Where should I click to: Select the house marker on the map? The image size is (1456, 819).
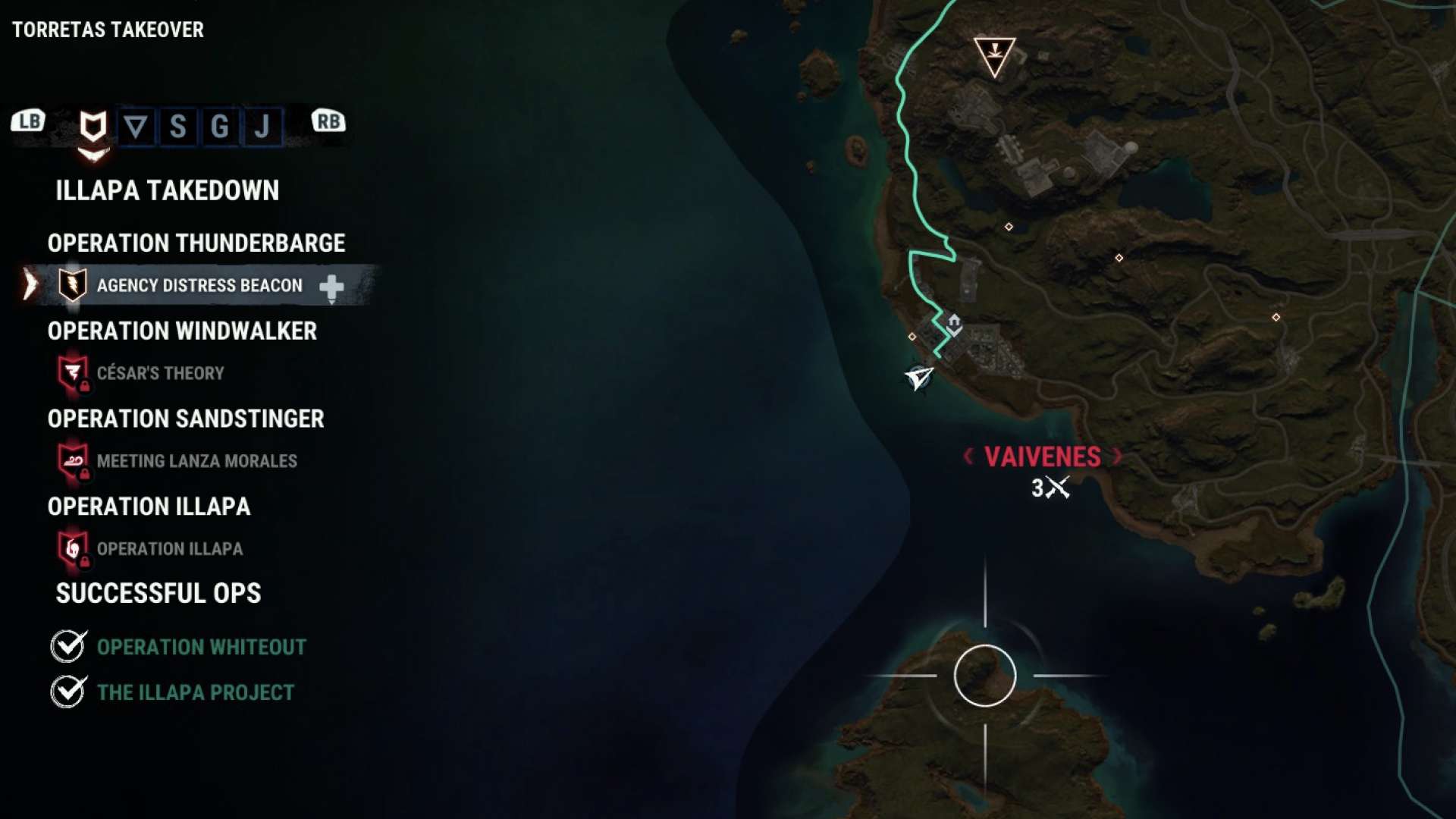coord(954,324)
